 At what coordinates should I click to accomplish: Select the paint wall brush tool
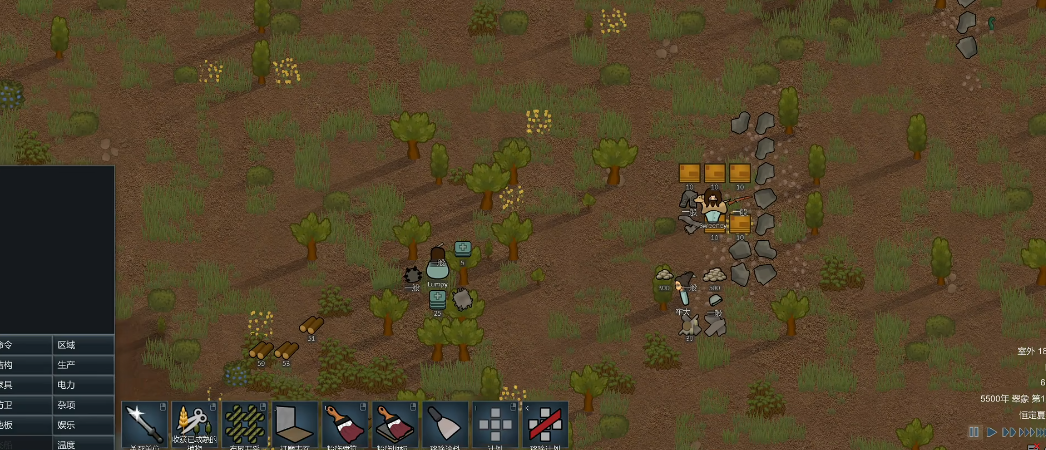pyautogui.click(x=345, y=425)
